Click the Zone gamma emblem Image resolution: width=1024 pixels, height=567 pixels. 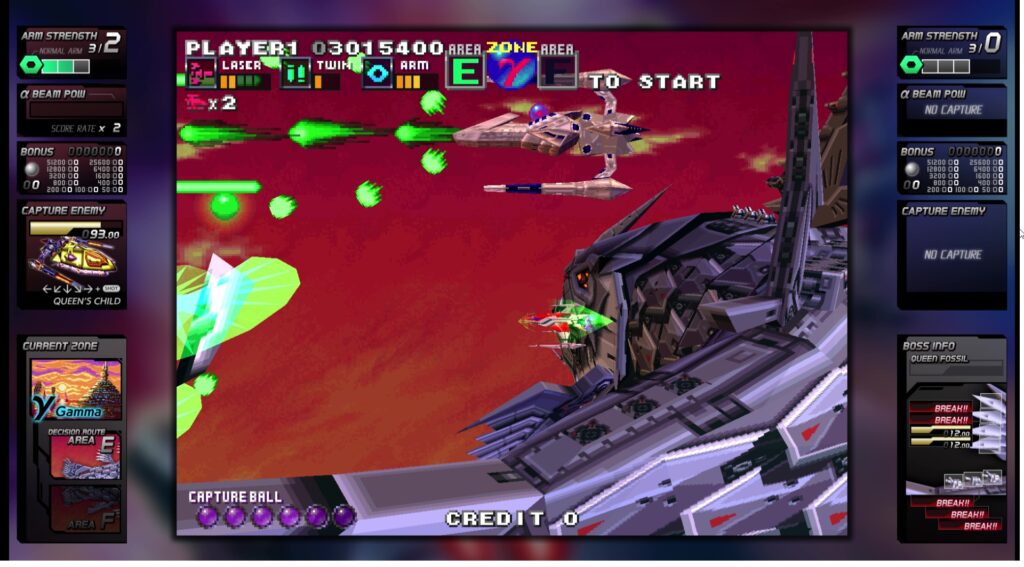517,70
